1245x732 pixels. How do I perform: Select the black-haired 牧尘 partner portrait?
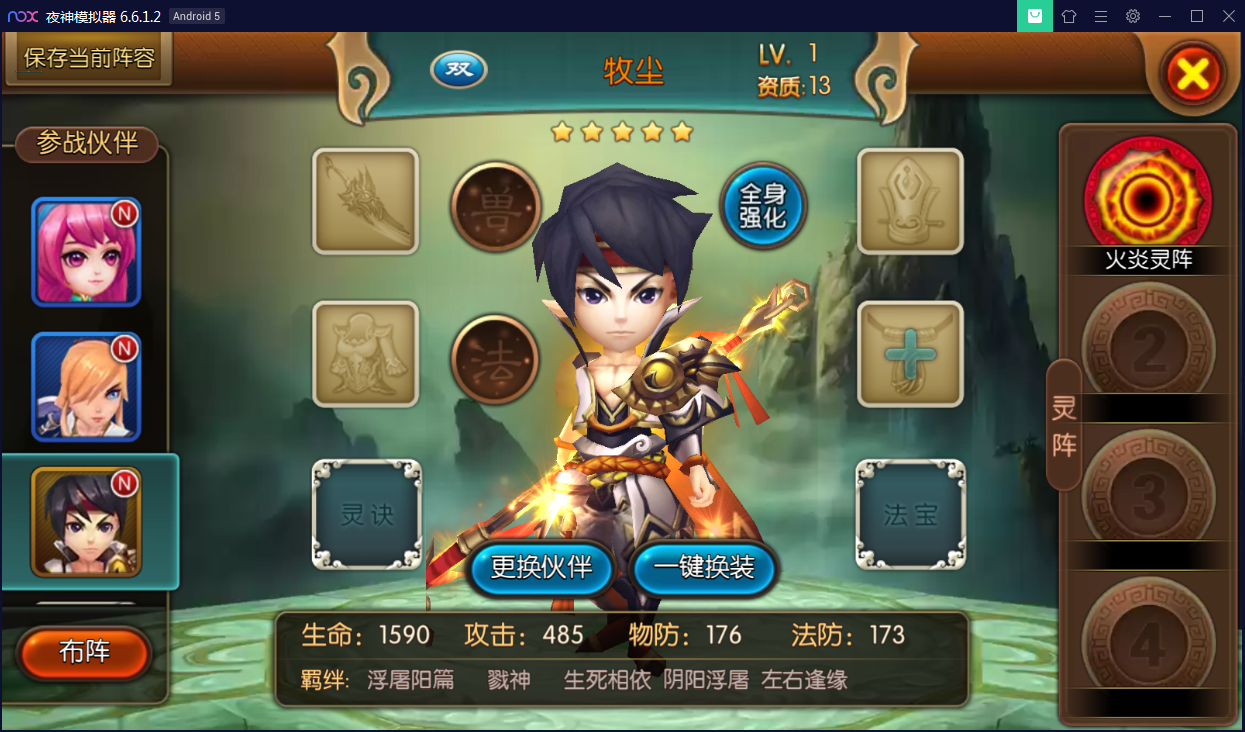[x=86, y=521]
